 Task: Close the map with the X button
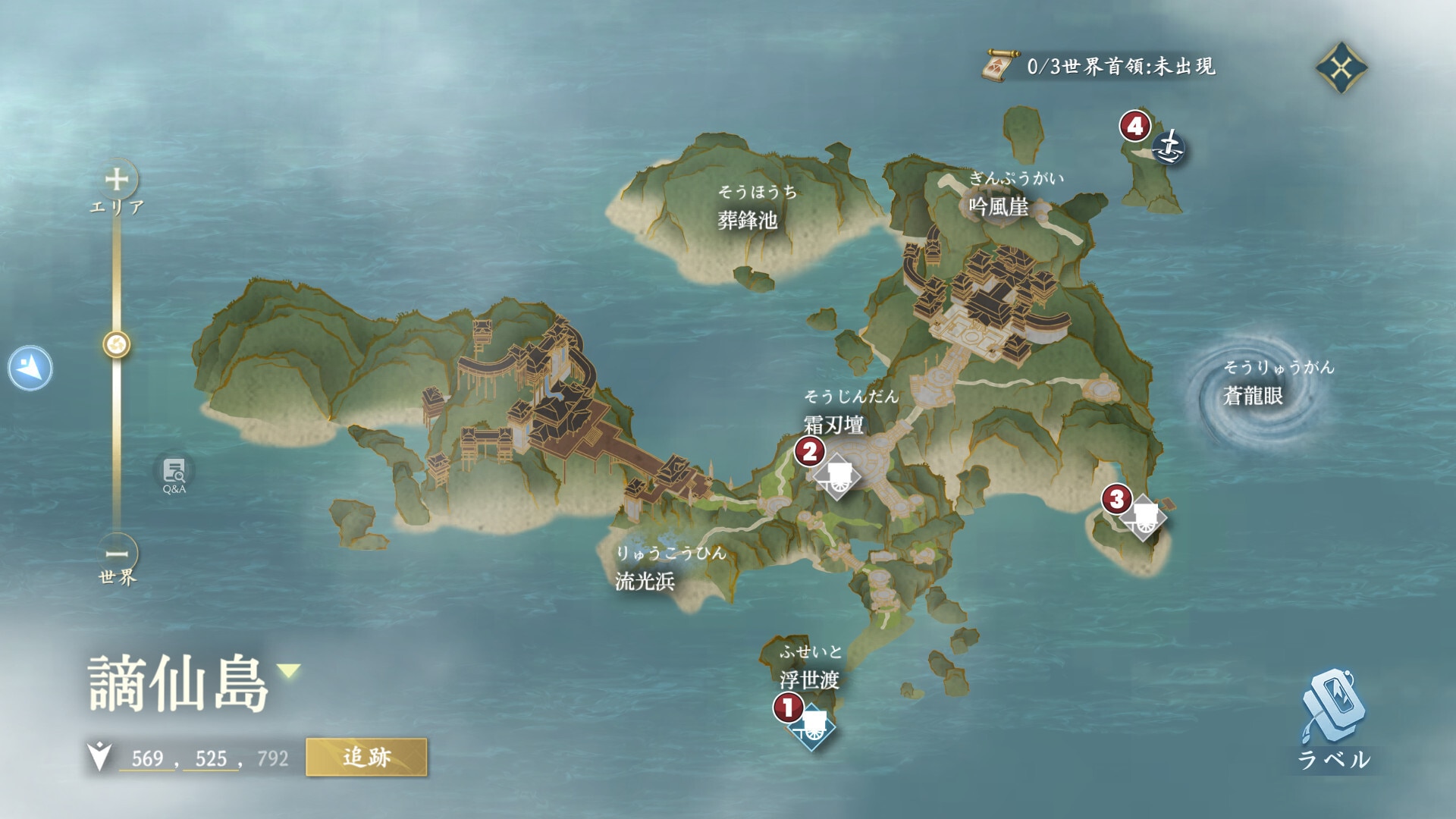coord(1341,67)
